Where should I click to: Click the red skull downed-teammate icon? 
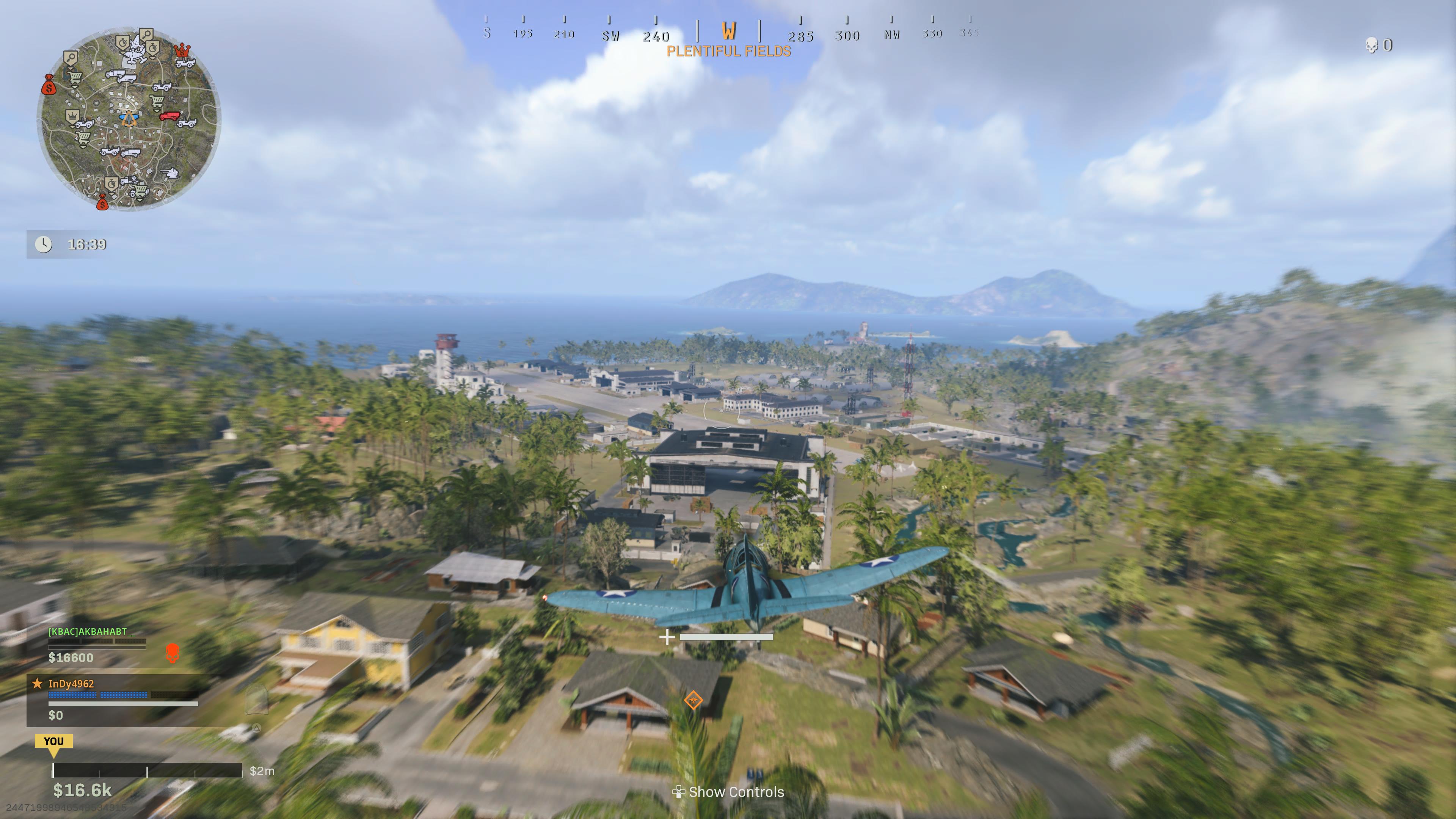(x=173, y=653)
